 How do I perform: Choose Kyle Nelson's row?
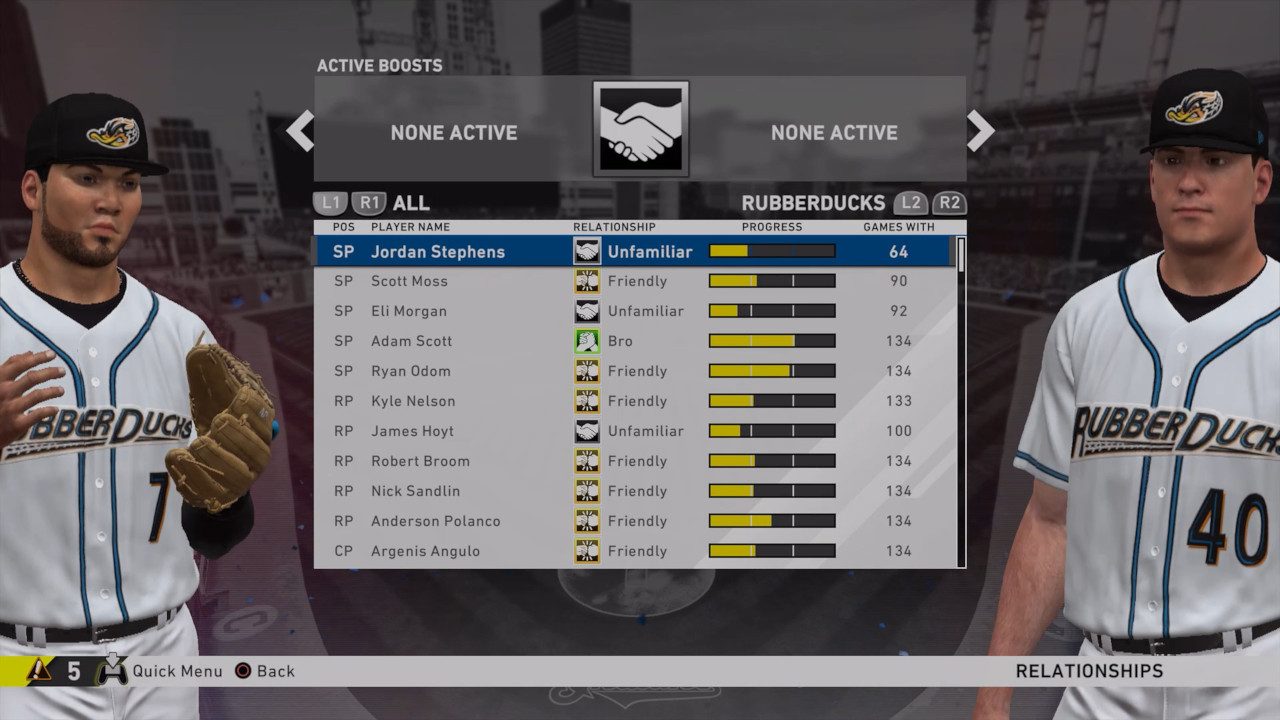[412, 401]
